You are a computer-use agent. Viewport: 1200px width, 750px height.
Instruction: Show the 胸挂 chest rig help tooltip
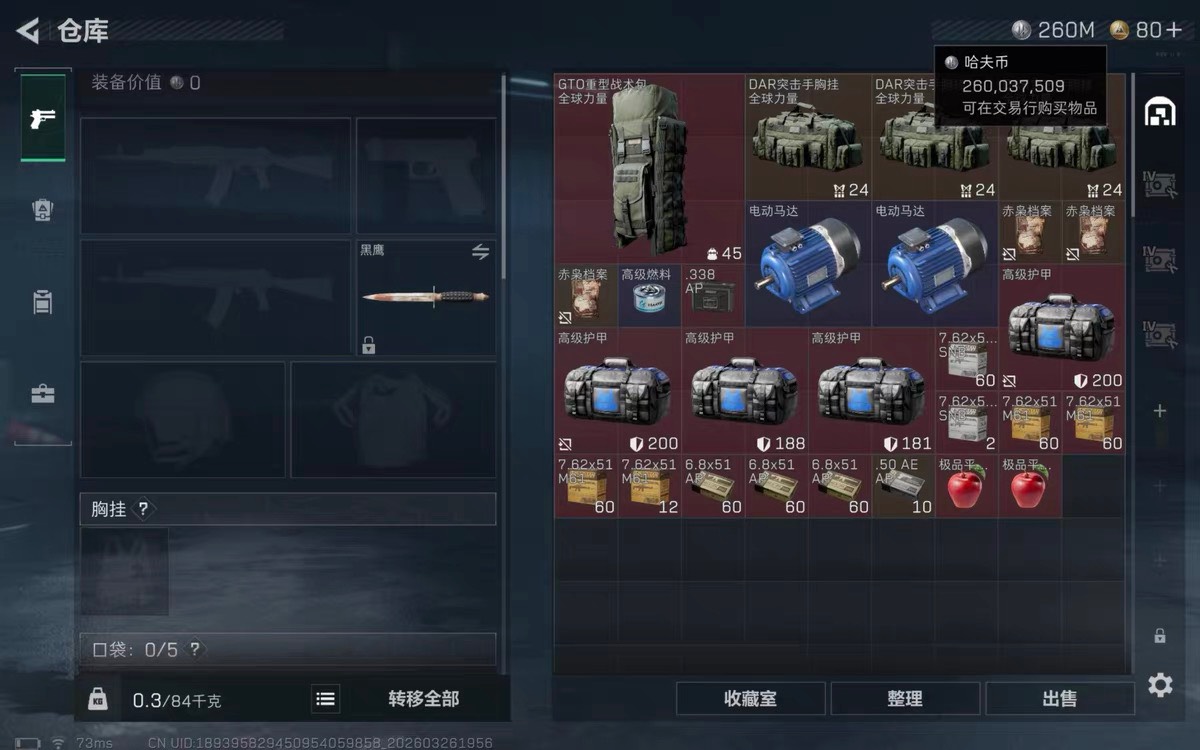pyautogui.click(x=143, y=509)
